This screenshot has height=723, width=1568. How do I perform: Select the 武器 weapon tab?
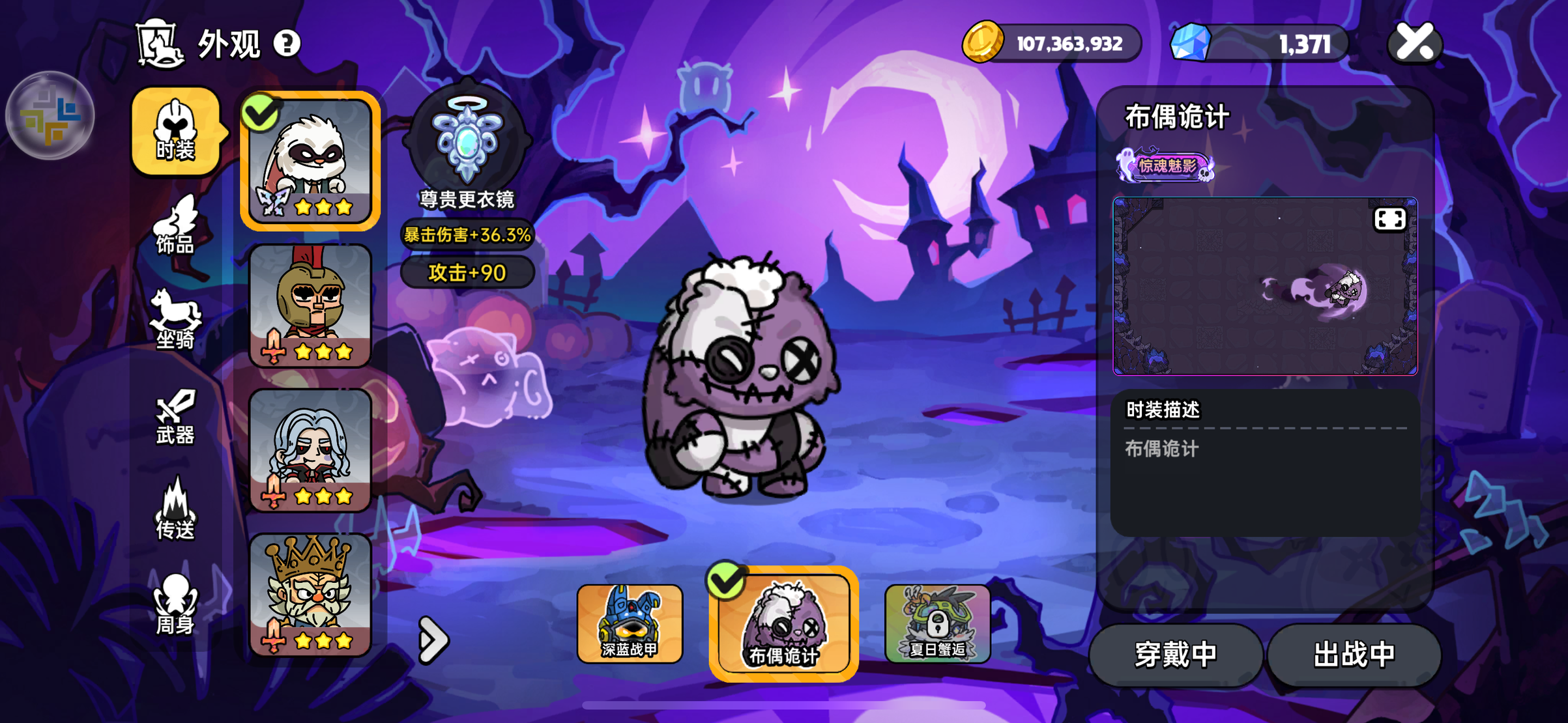175,417
